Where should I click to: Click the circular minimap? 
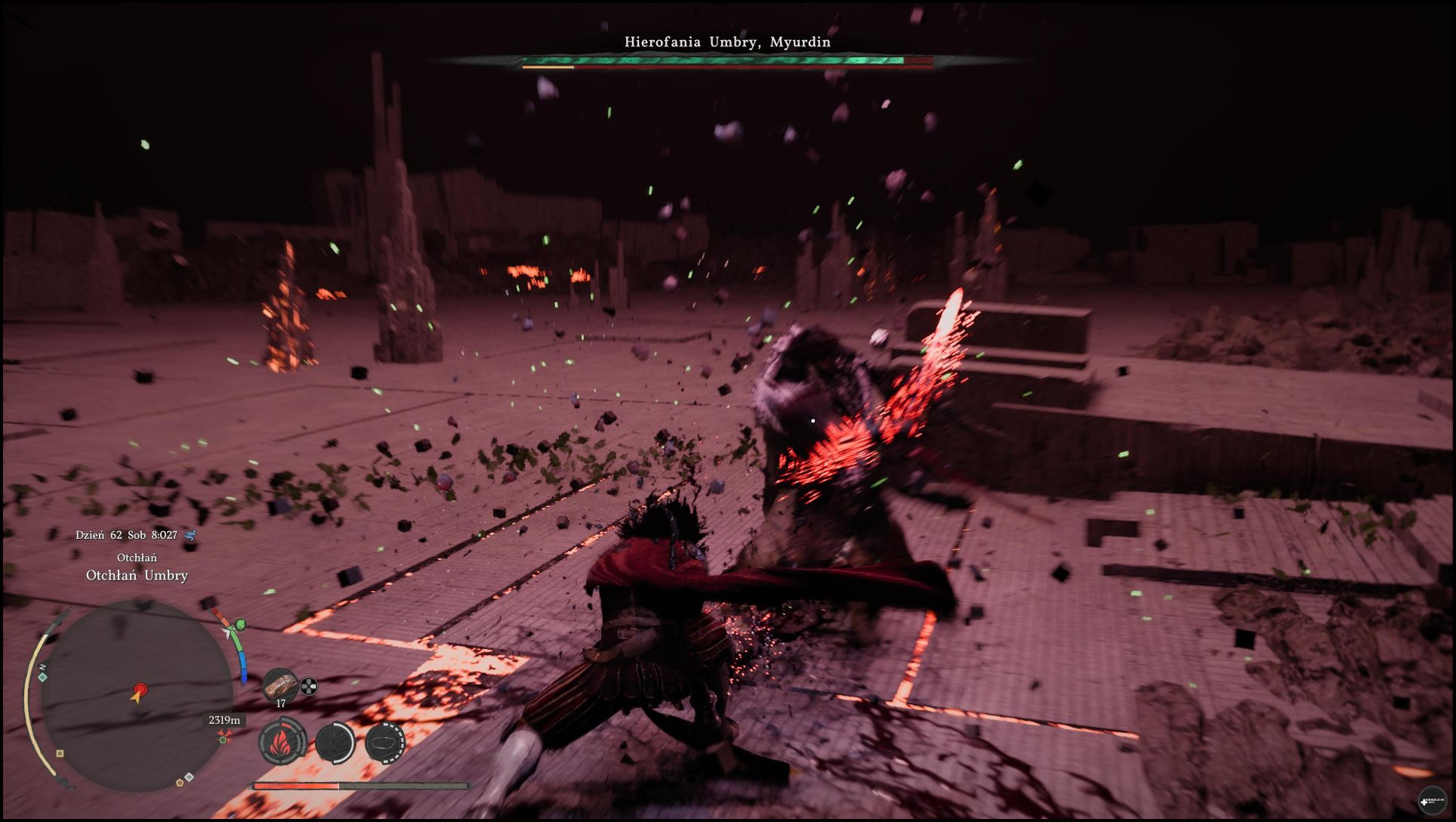(136, 694)
